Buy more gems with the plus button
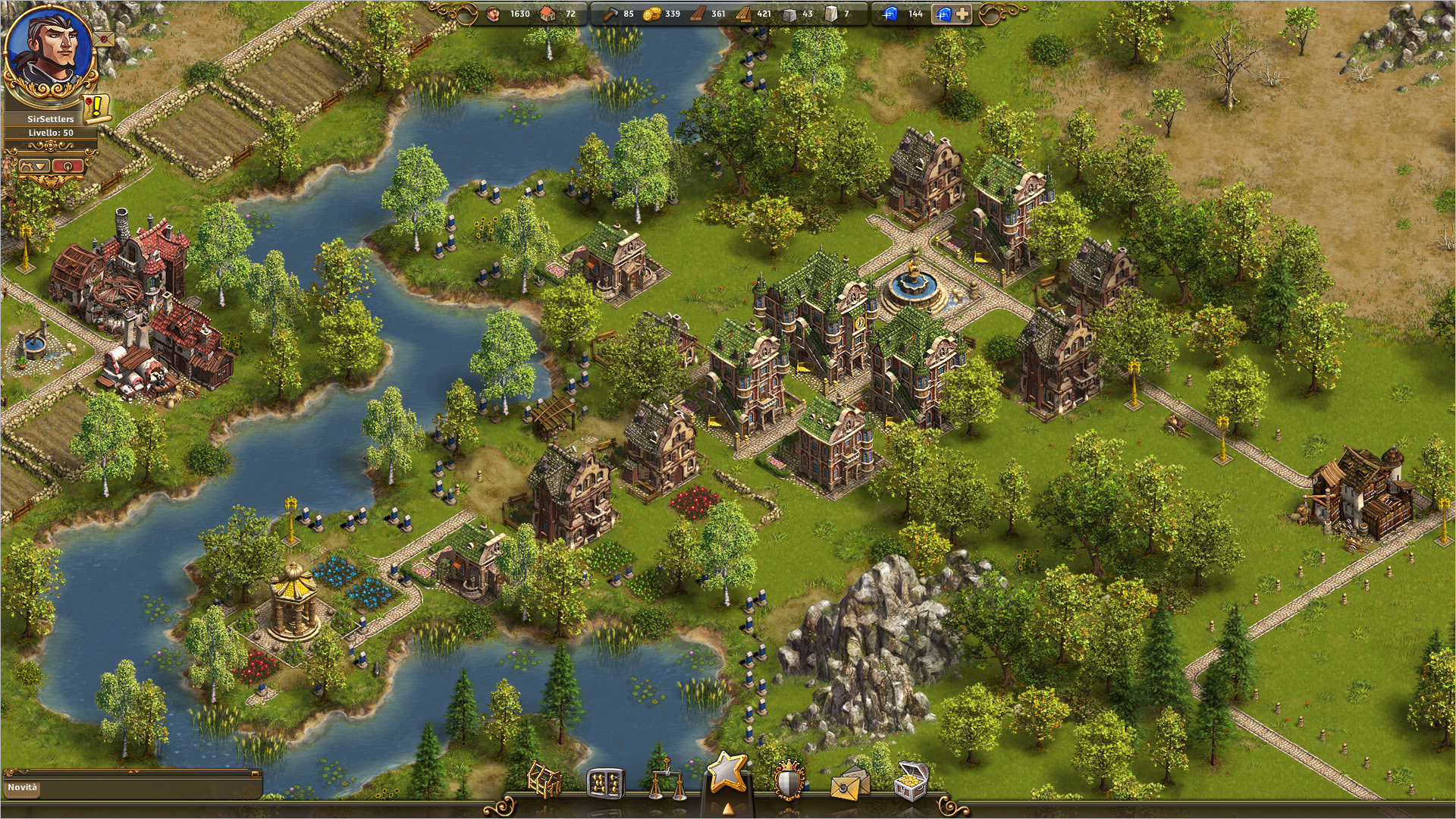This screenshot has height=819, width=1456. pyautogui.click(x=961, y=14)
